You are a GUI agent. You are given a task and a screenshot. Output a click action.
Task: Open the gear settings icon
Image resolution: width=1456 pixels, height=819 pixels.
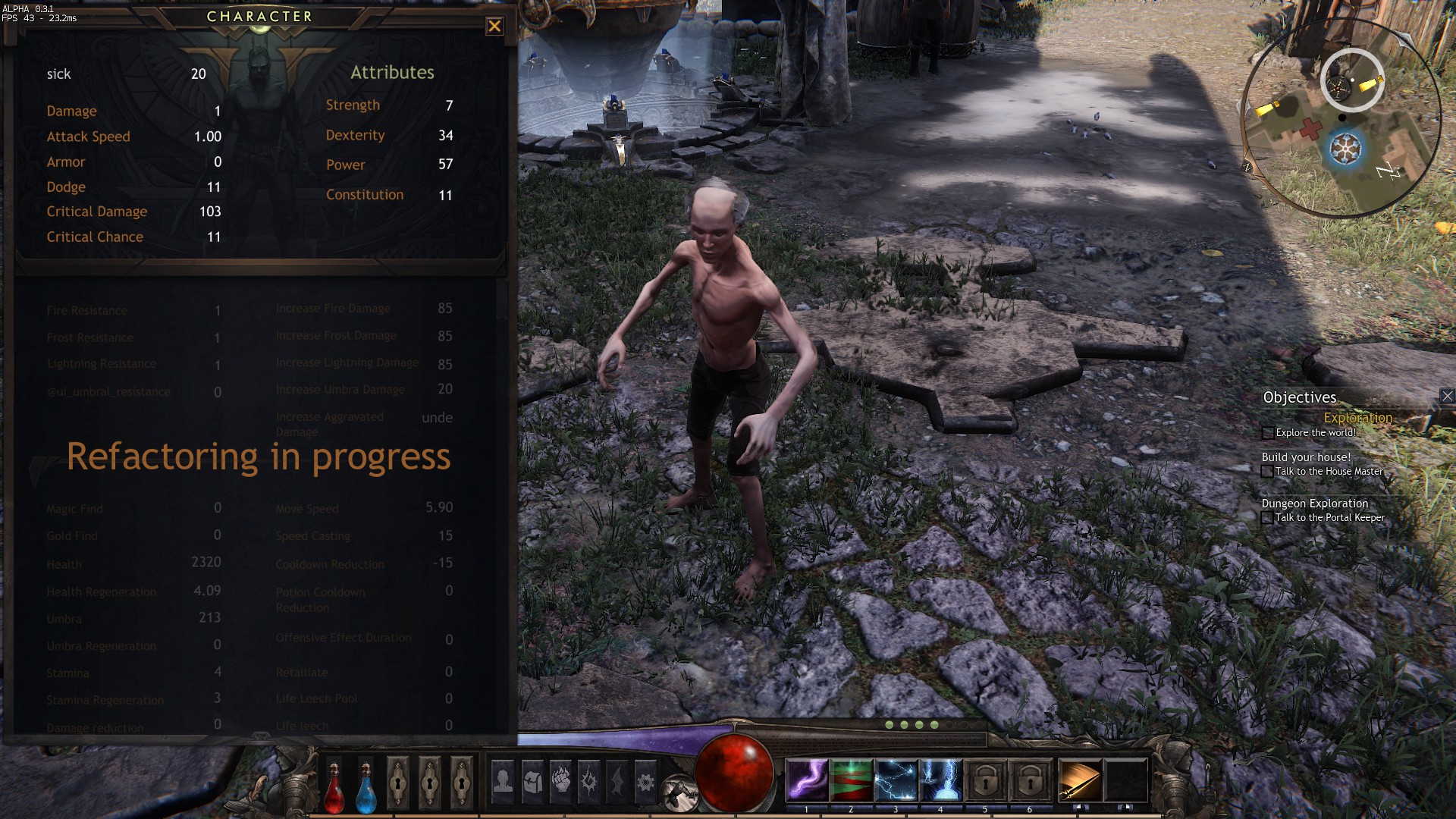coord(645,781)
